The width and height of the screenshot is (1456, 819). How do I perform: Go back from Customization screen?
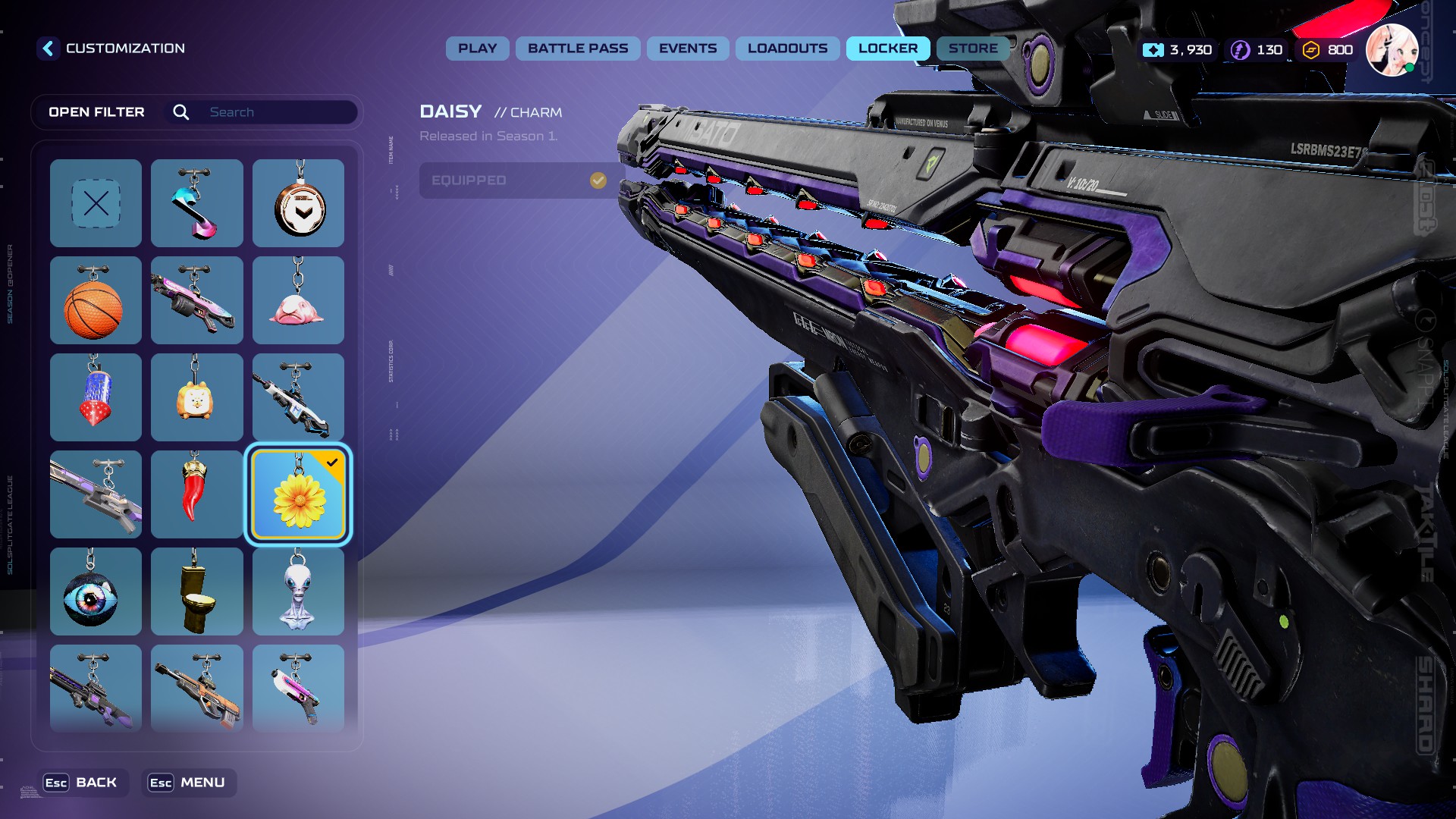click(48, 49)
